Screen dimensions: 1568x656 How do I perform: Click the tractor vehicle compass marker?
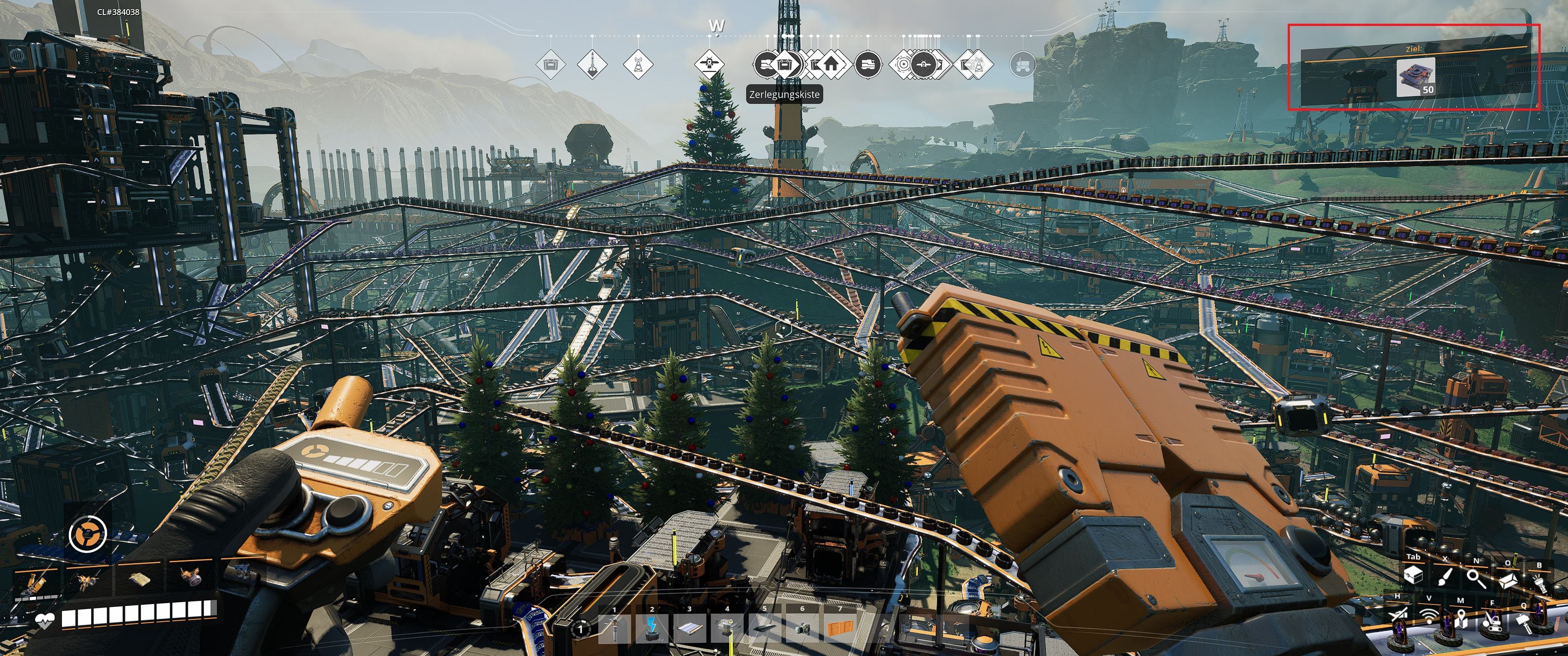click(1022, 64)
